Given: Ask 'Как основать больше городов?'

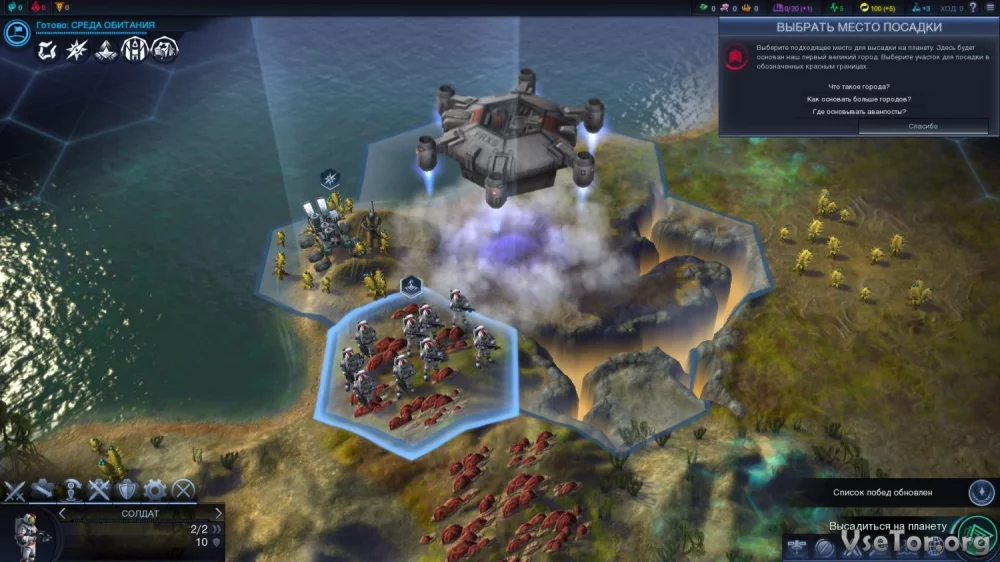Looking at the screenshot, I should 859,99.
